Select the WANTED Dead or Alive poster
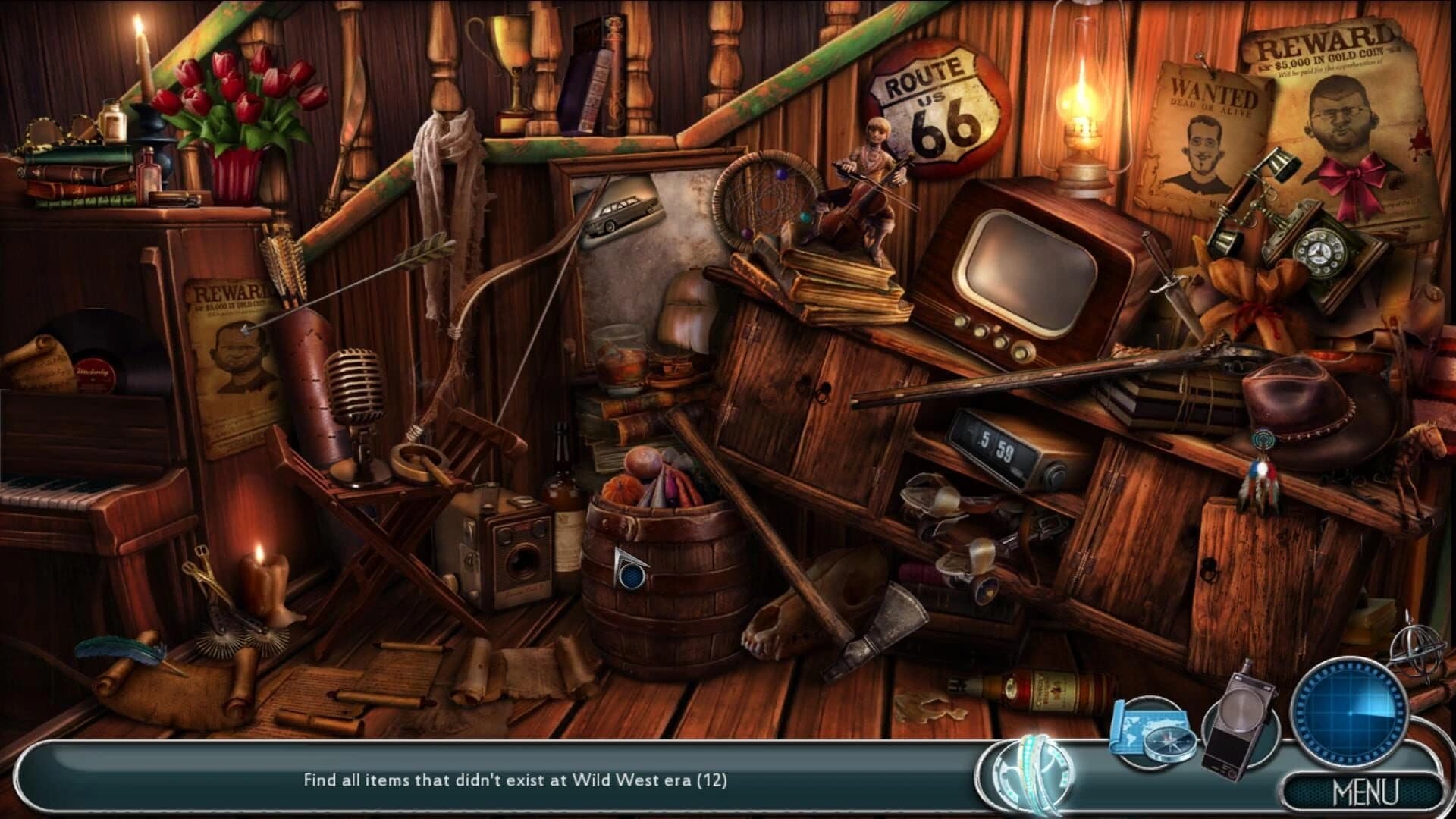The image size is (1456, 819). (1206, 129)
